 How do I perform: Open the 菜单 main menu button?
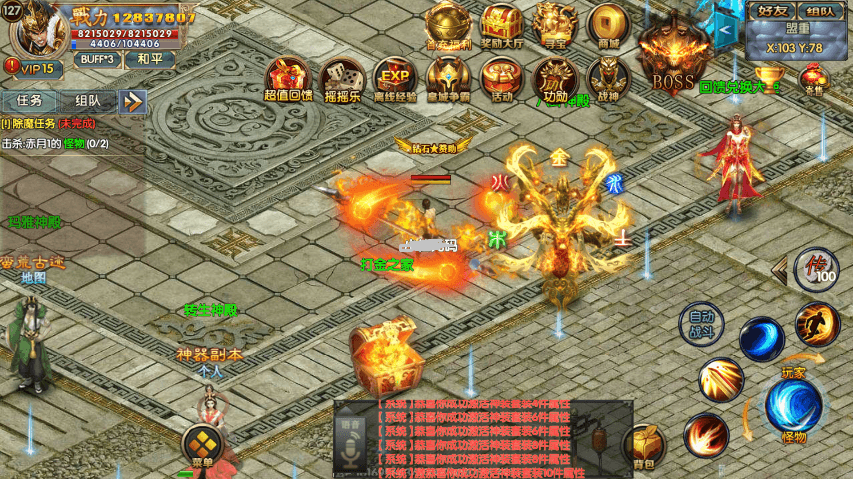[202, 446]
